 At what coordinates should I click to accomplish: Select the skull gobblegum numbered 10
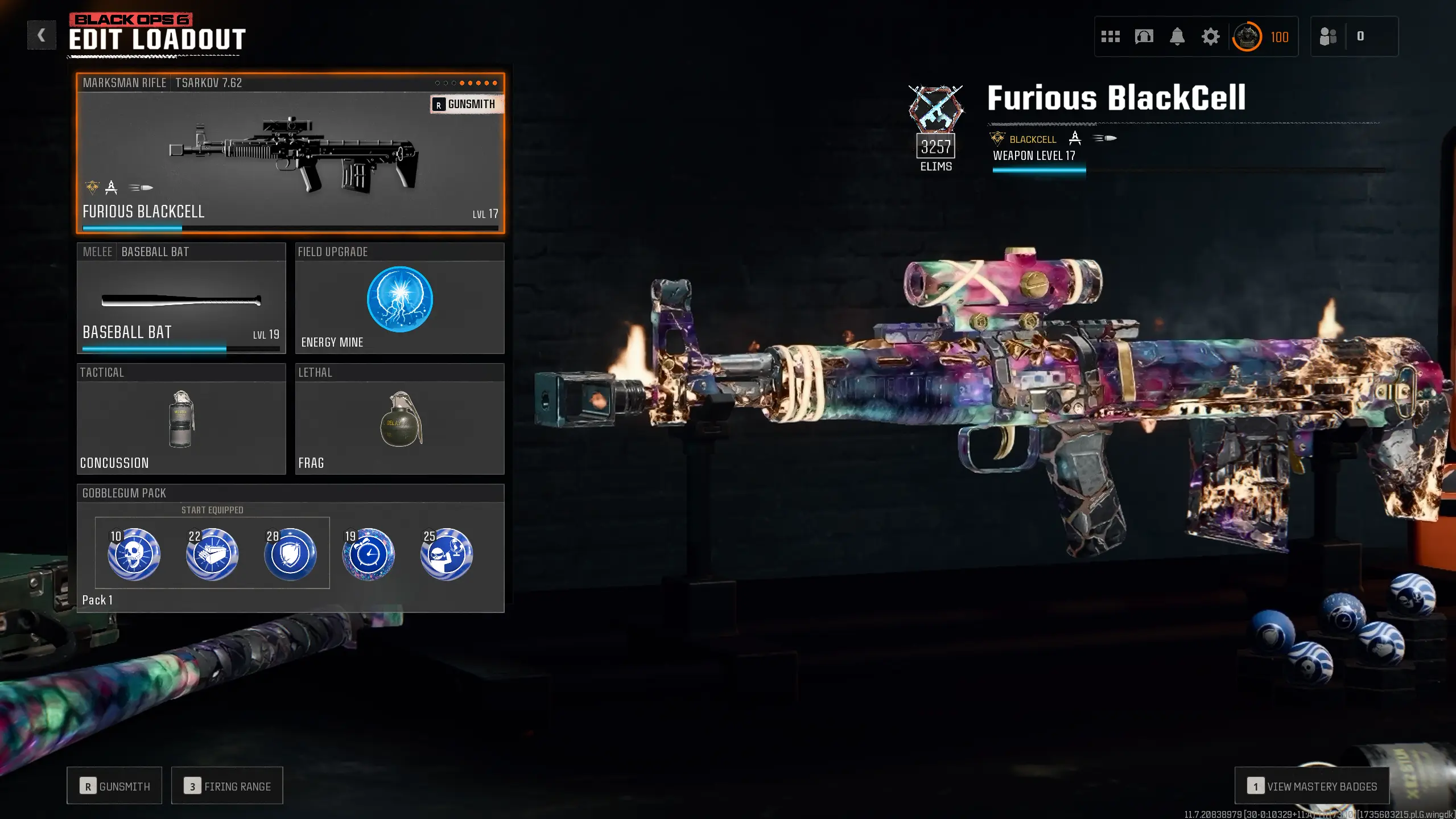point(134,554)
